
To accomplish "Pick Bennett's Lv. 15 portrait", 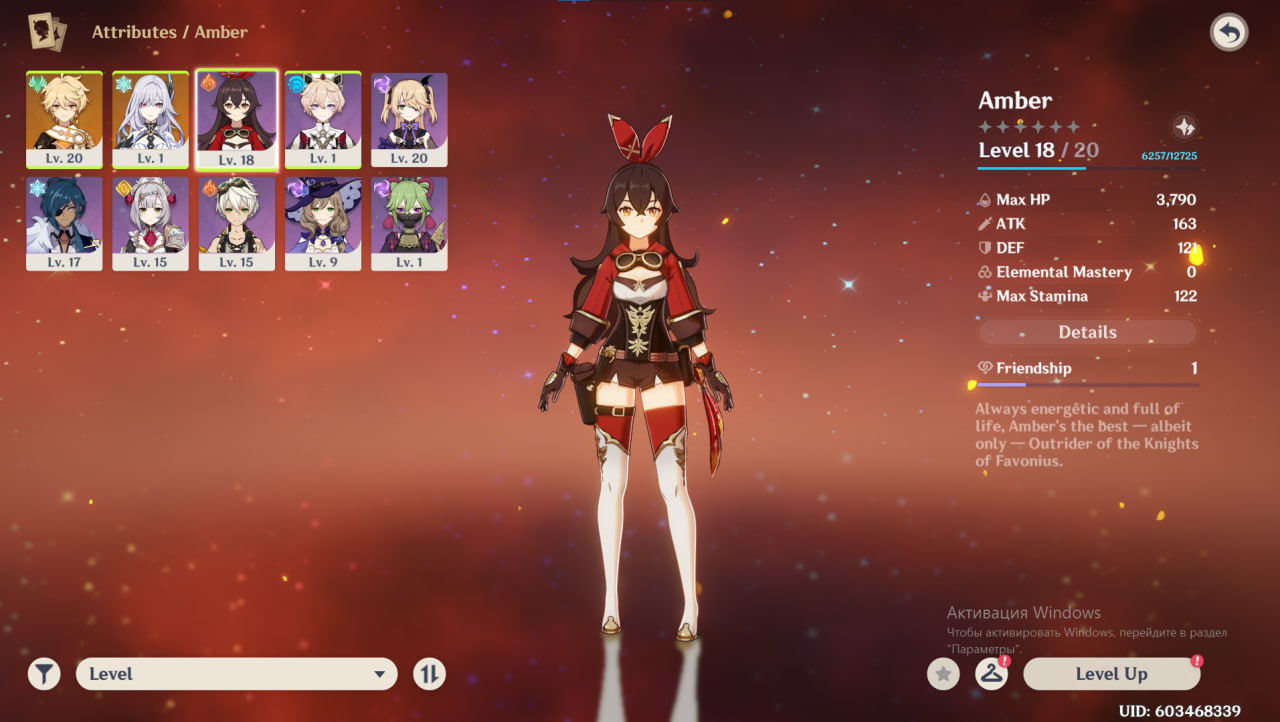I will 237,223.
